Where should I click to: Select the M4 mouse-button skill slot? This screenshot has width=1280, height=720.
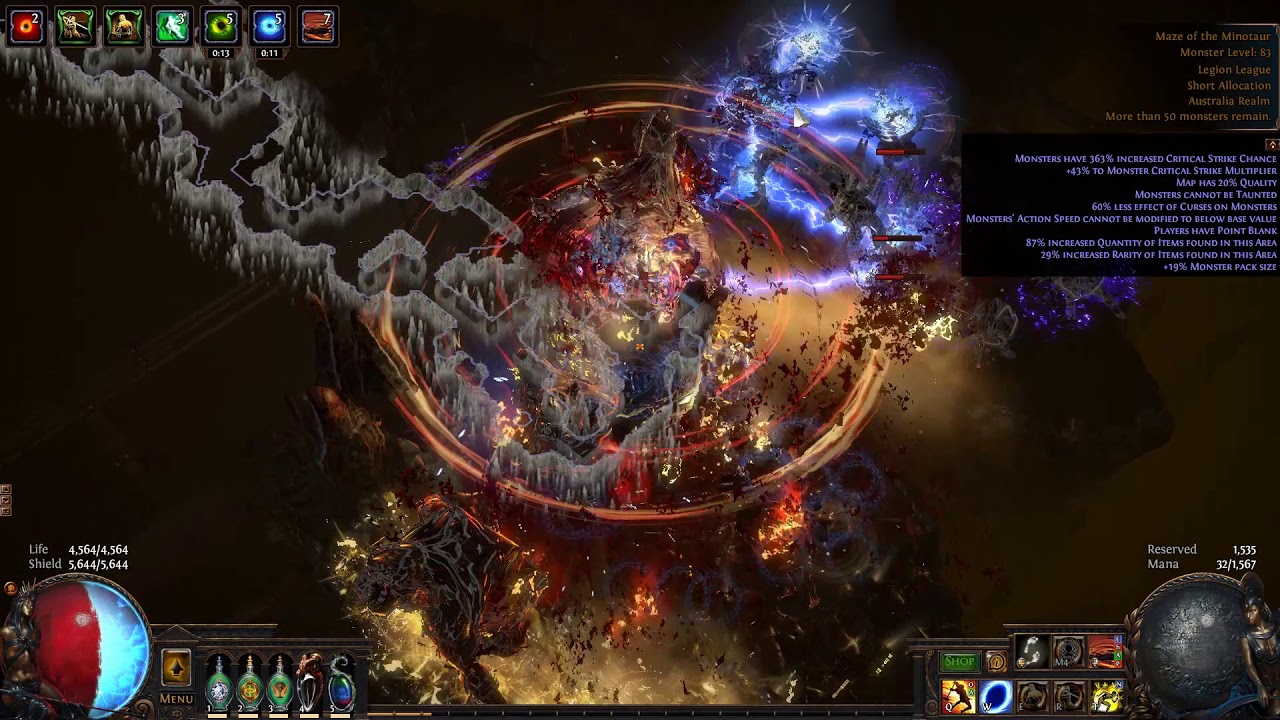tap(1068, 652)
